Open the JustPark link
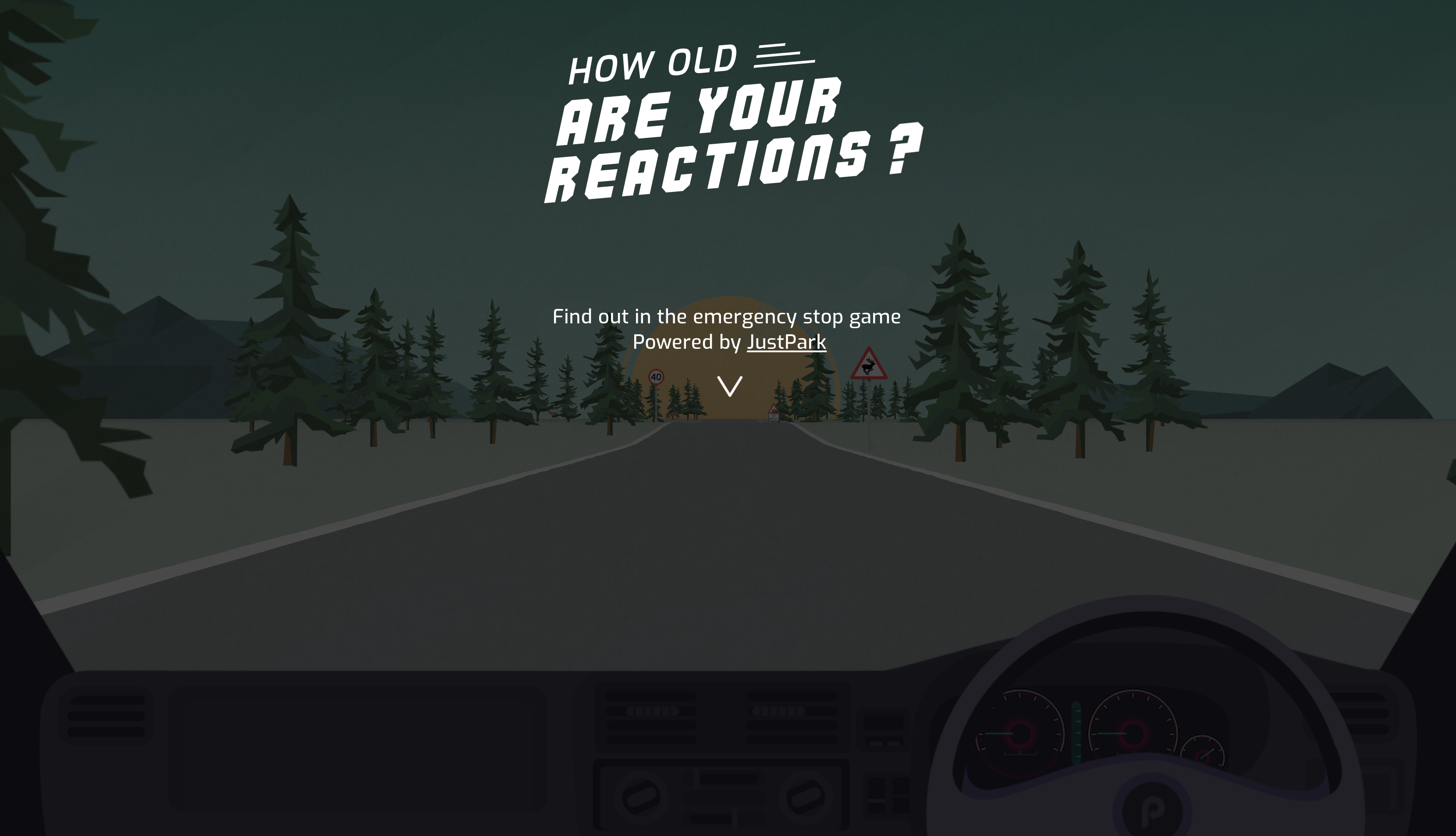 click(x=786, y=342)
